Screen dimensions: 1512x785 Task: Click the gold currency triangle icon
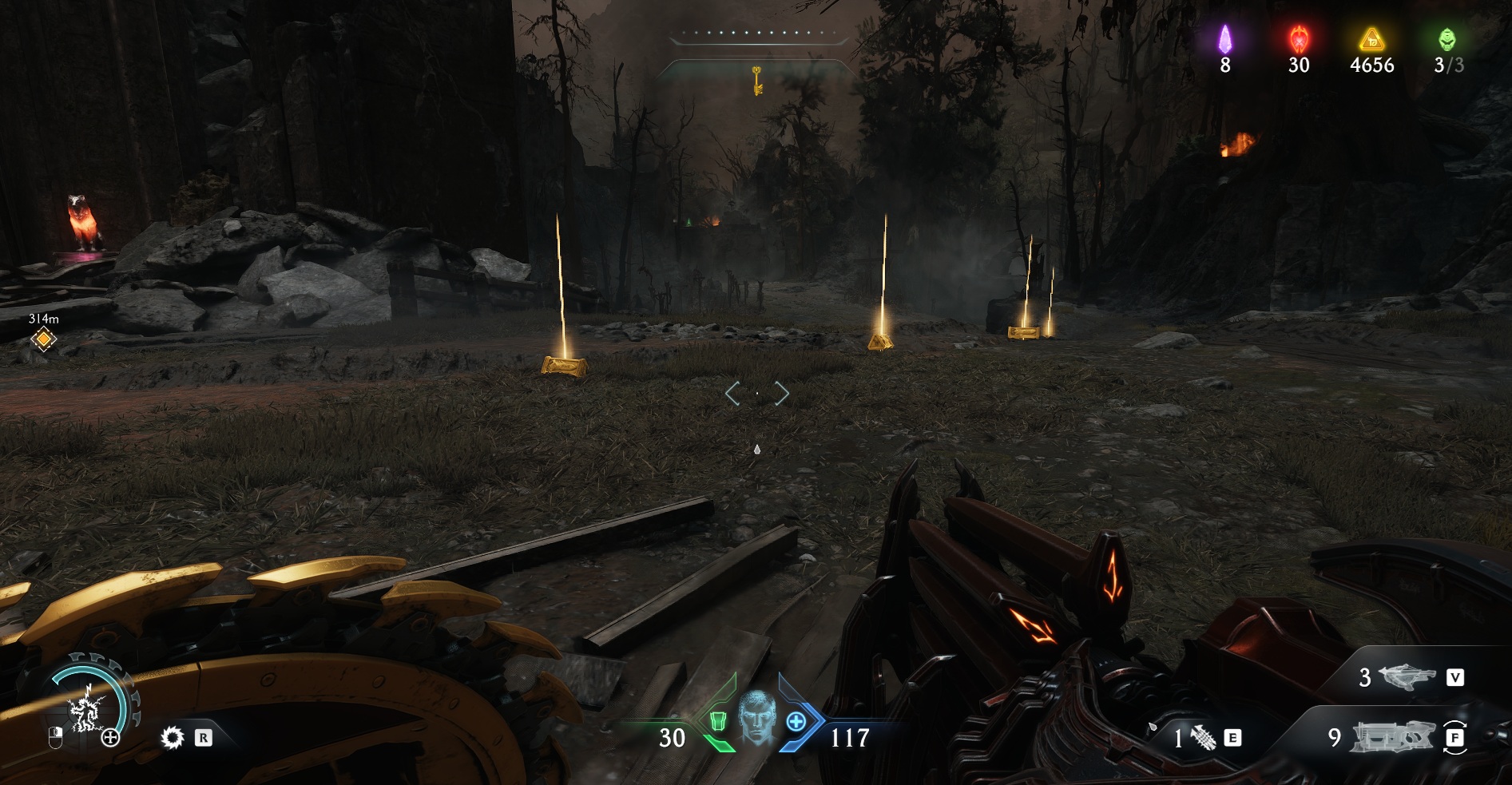coord(1371,38)
